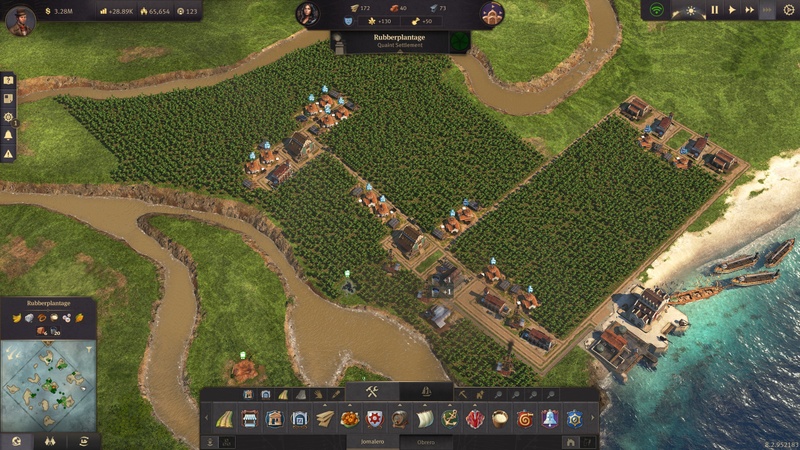The image size is (800, 450).
Task: Choose the road building icon
Action: coord(224,418)
